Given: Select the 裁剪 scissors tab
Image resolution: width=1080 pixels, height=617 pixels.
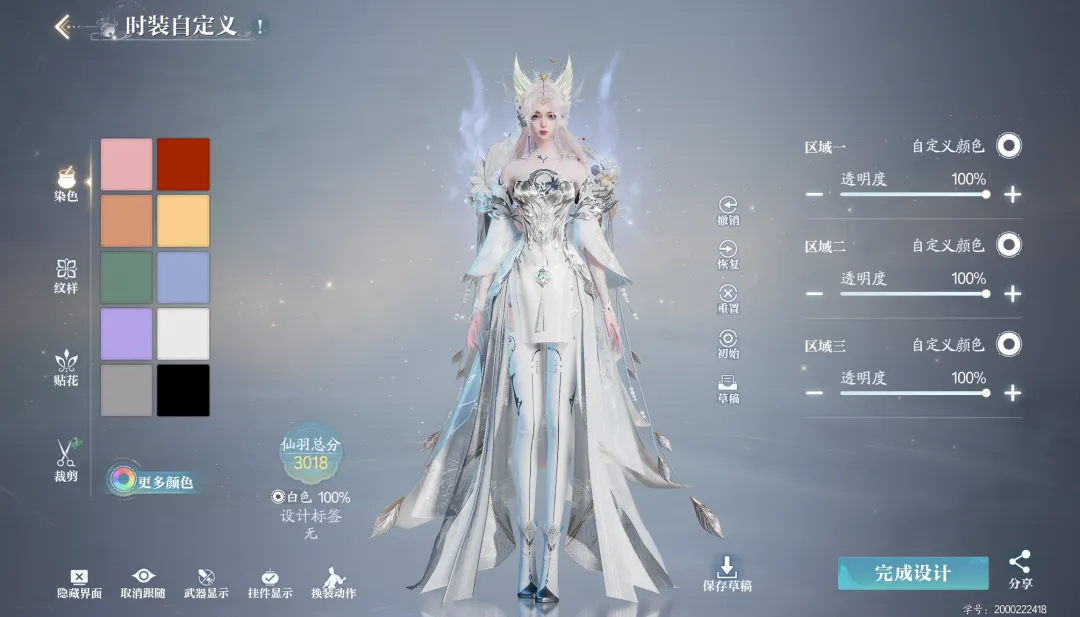Looking at the screenshot, I should tap(67, 460).
